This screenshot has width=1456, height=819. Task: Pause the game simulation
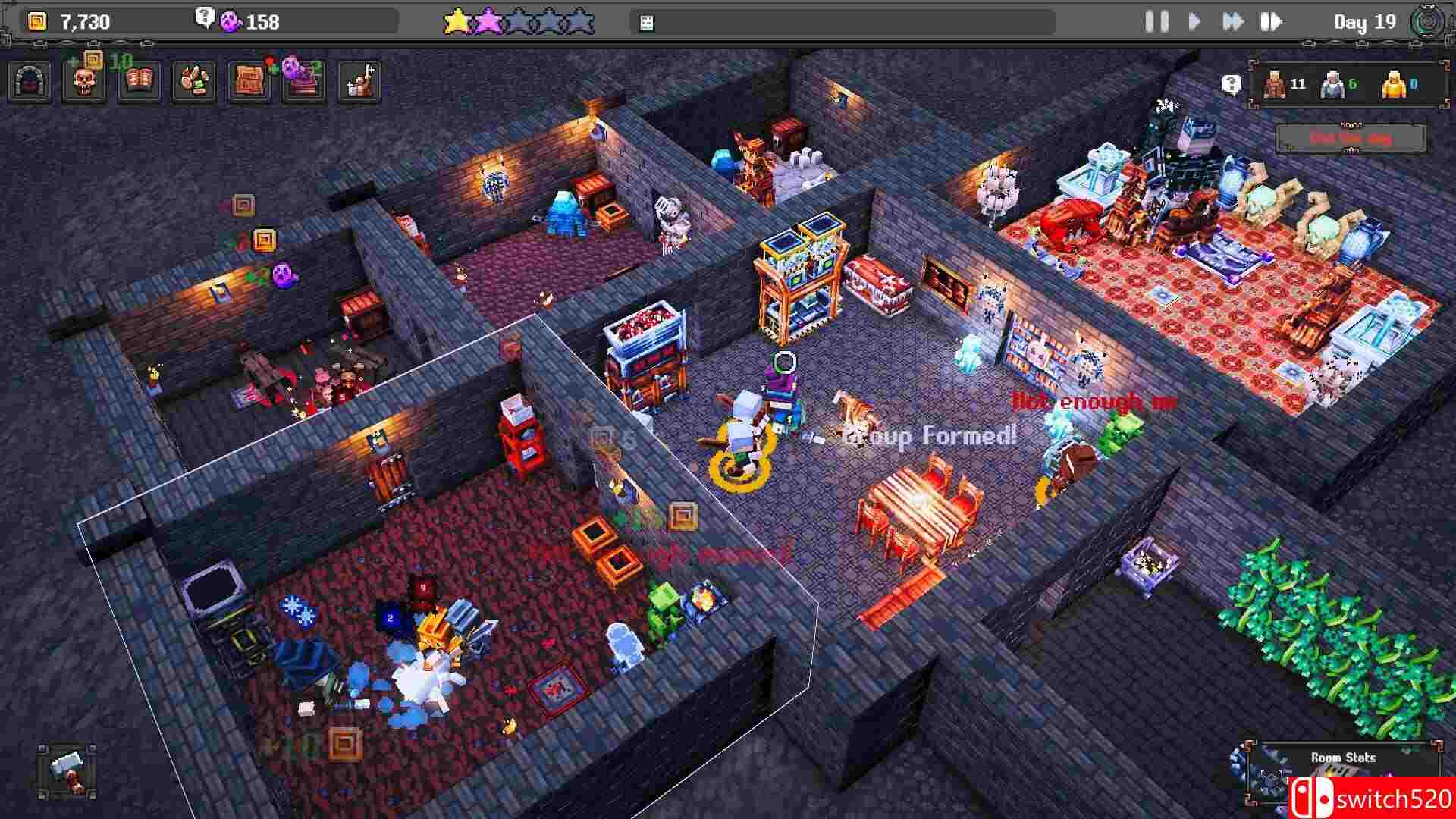(1156, 22)
